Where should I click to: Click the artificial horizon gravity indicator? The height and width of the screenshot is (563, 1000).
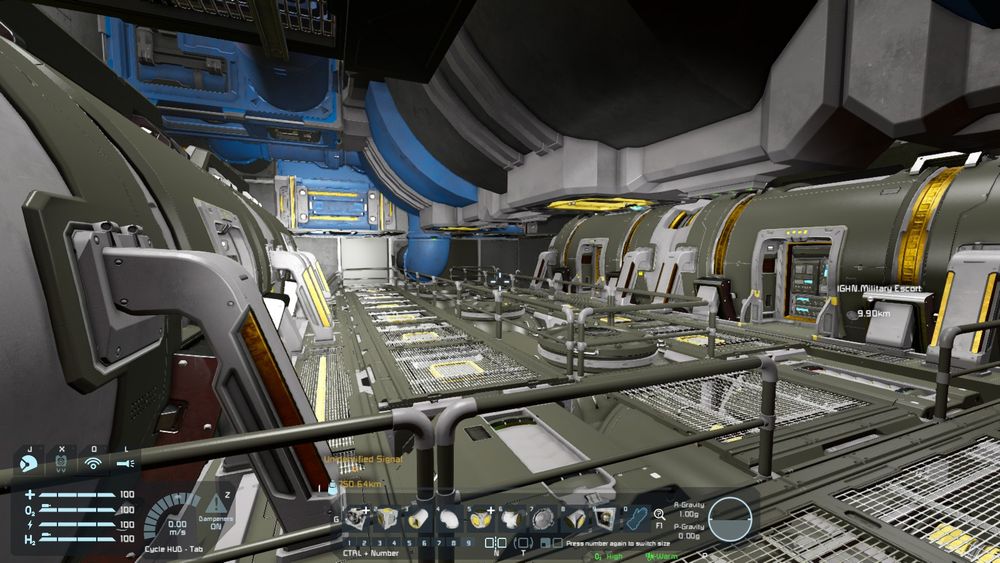[x=730, y=517]
